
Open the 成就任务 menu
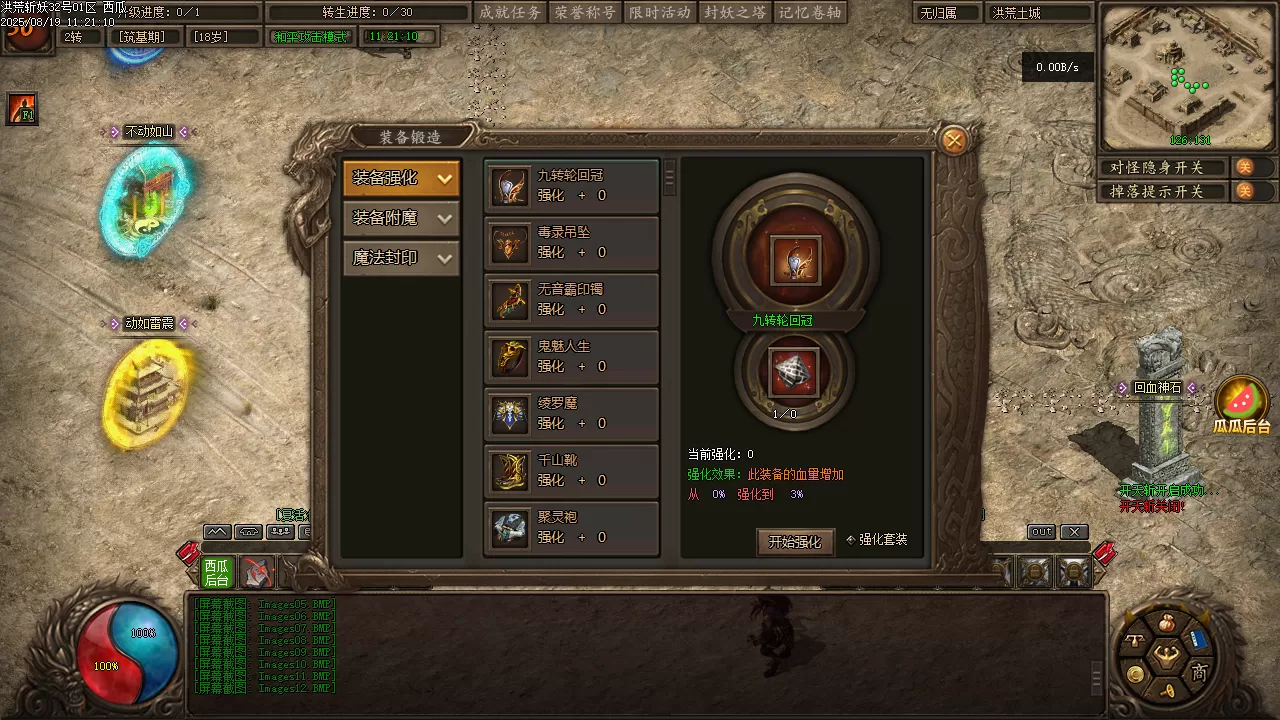(x=510, y=13)
